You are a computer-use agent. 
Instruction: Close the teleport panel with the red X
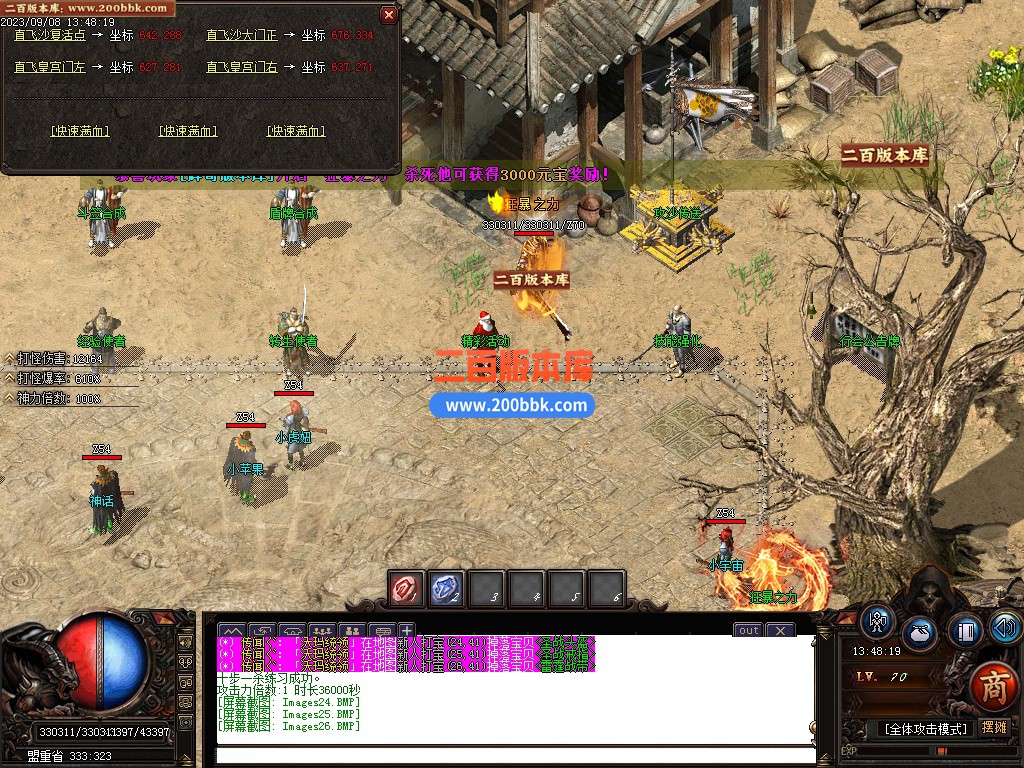389,15
